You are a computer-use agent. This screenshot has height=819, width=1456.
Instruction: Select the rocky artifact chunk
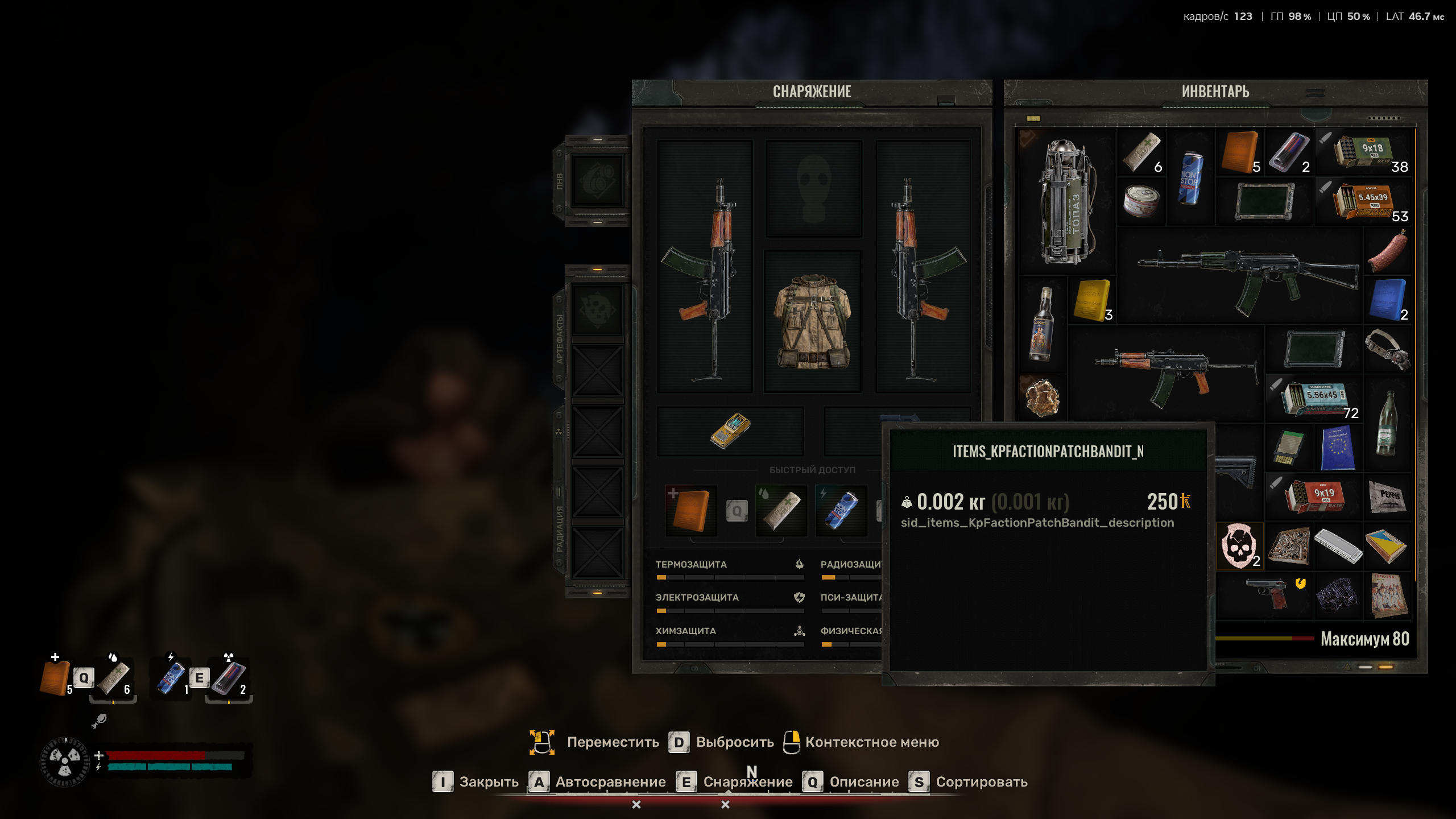coord(1042,398)
